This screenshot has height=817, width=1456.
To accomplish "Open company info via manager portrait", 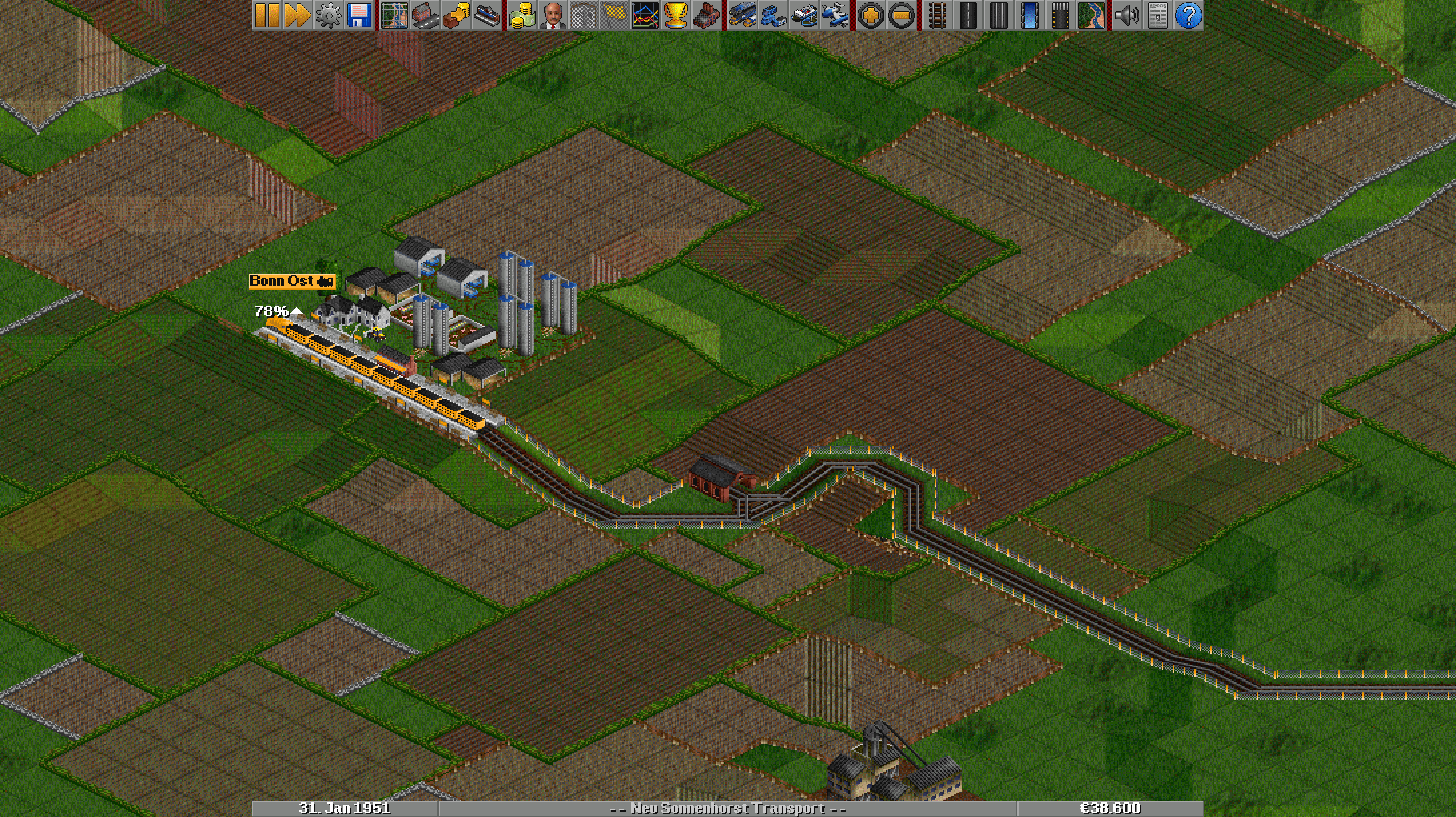I will (552, 15).
